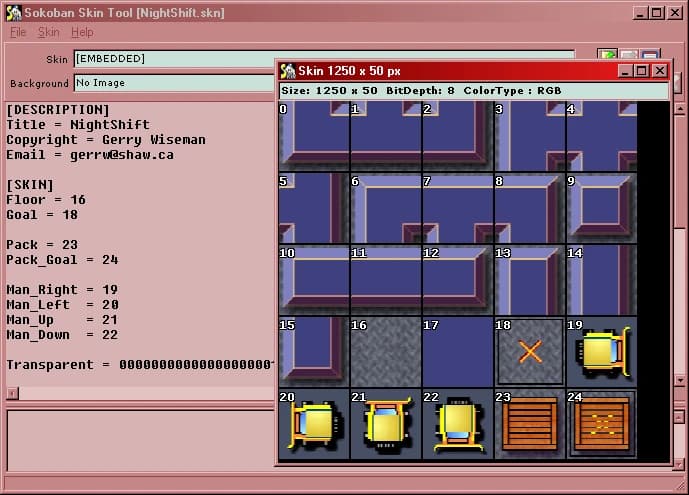Select tile 17, the plain blue tile

click(x=458, y=351)
